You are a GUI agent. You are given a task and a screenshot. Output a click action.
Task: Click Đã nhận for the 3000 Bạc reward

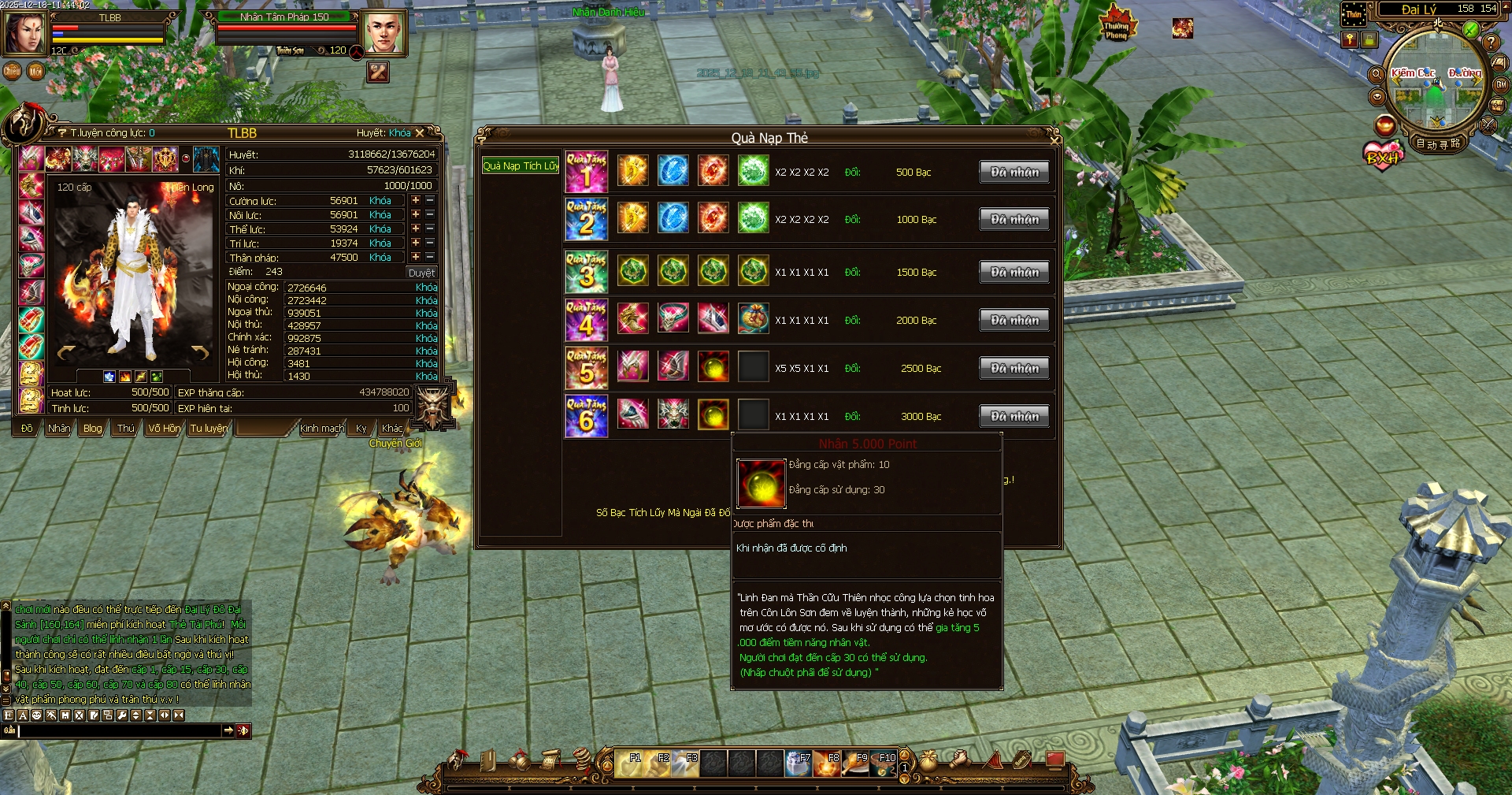pos(1014,416)
